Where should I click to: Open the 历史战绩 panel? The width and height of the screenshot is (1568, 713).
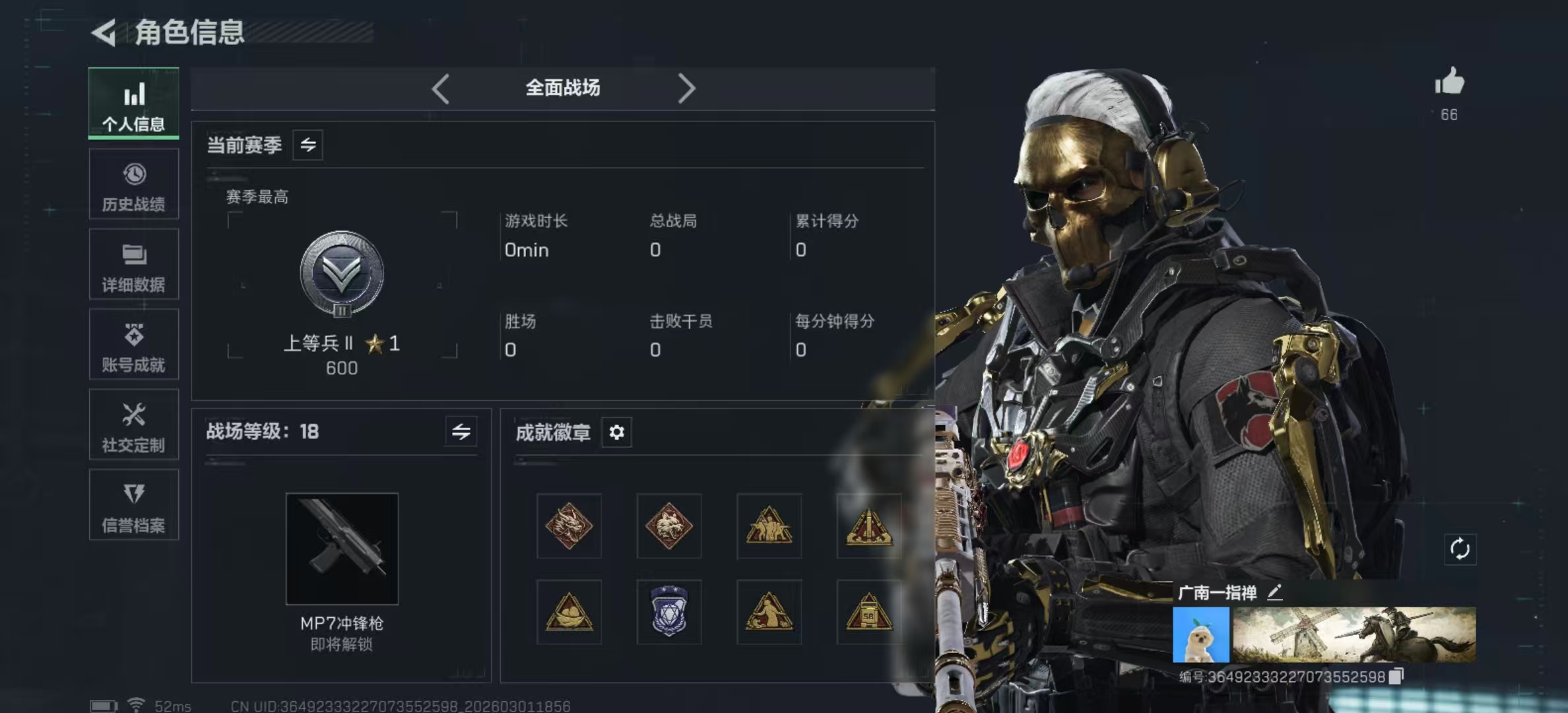[x=133, y=185]
